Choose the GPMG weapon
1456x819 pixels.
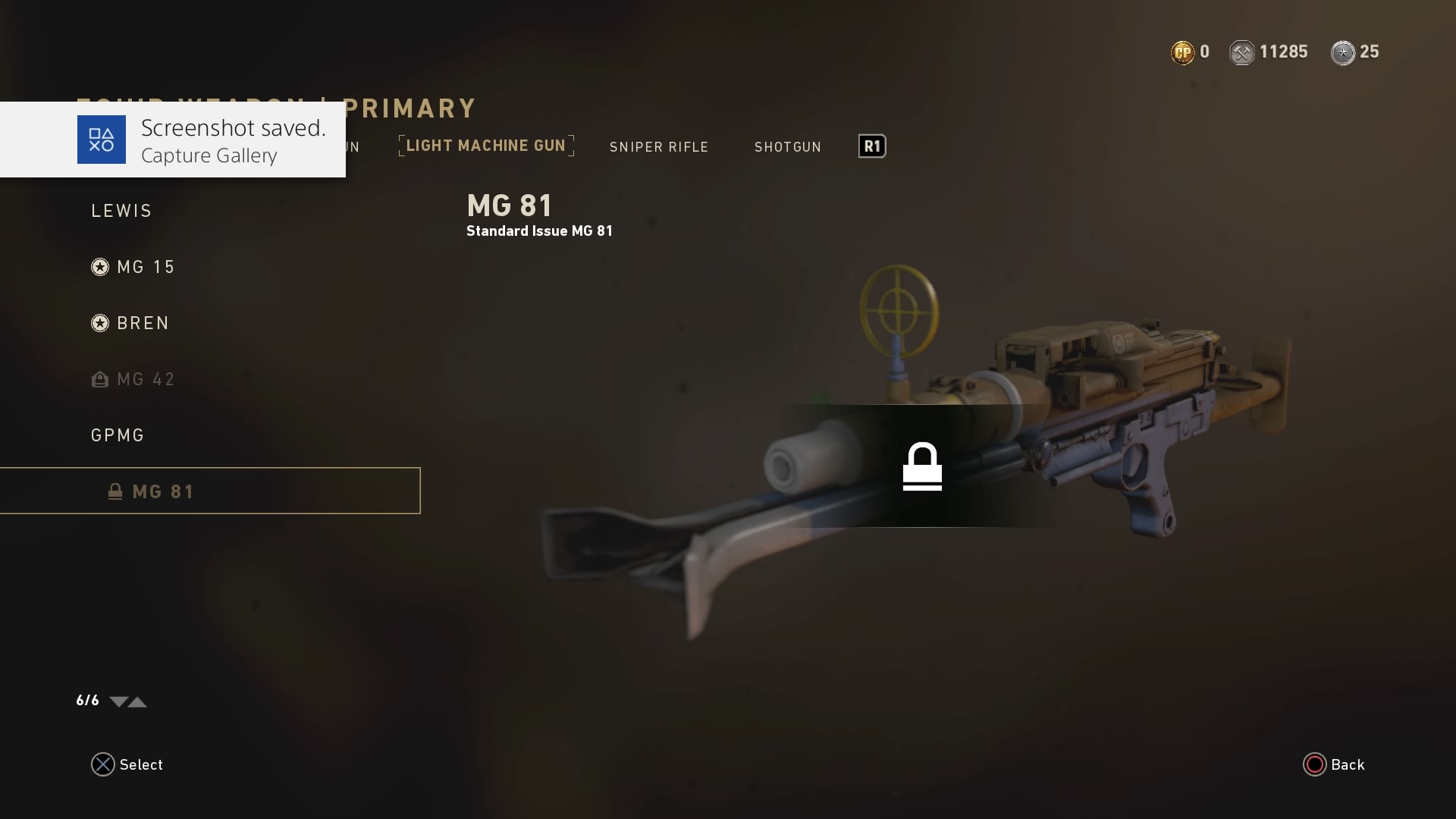pyautogui.click(x=118, y=435)
